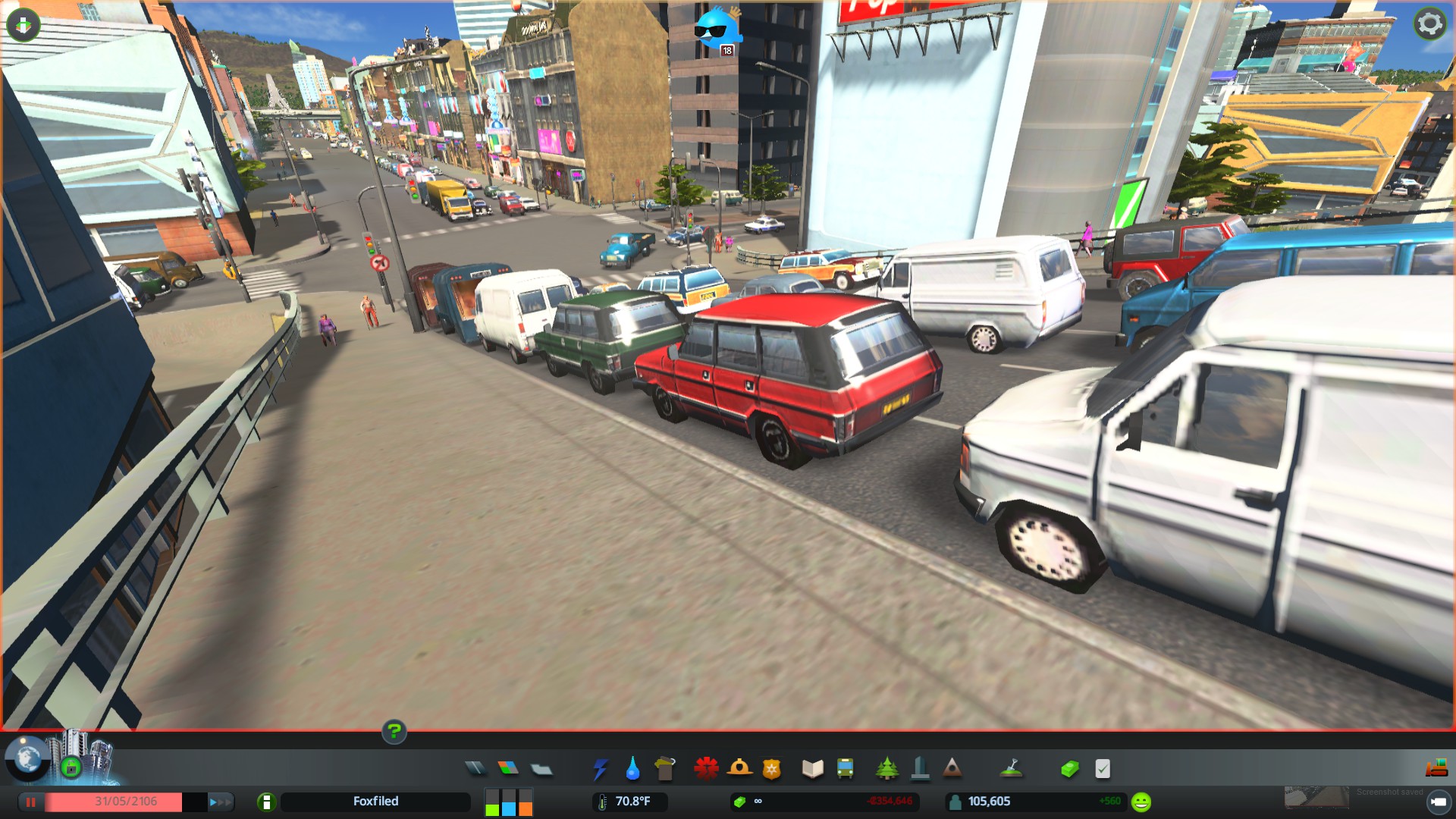Open the Healthcare red cross menu
Image resolution: width=1456 pixels, height=819 pixels.
[706, 768]
